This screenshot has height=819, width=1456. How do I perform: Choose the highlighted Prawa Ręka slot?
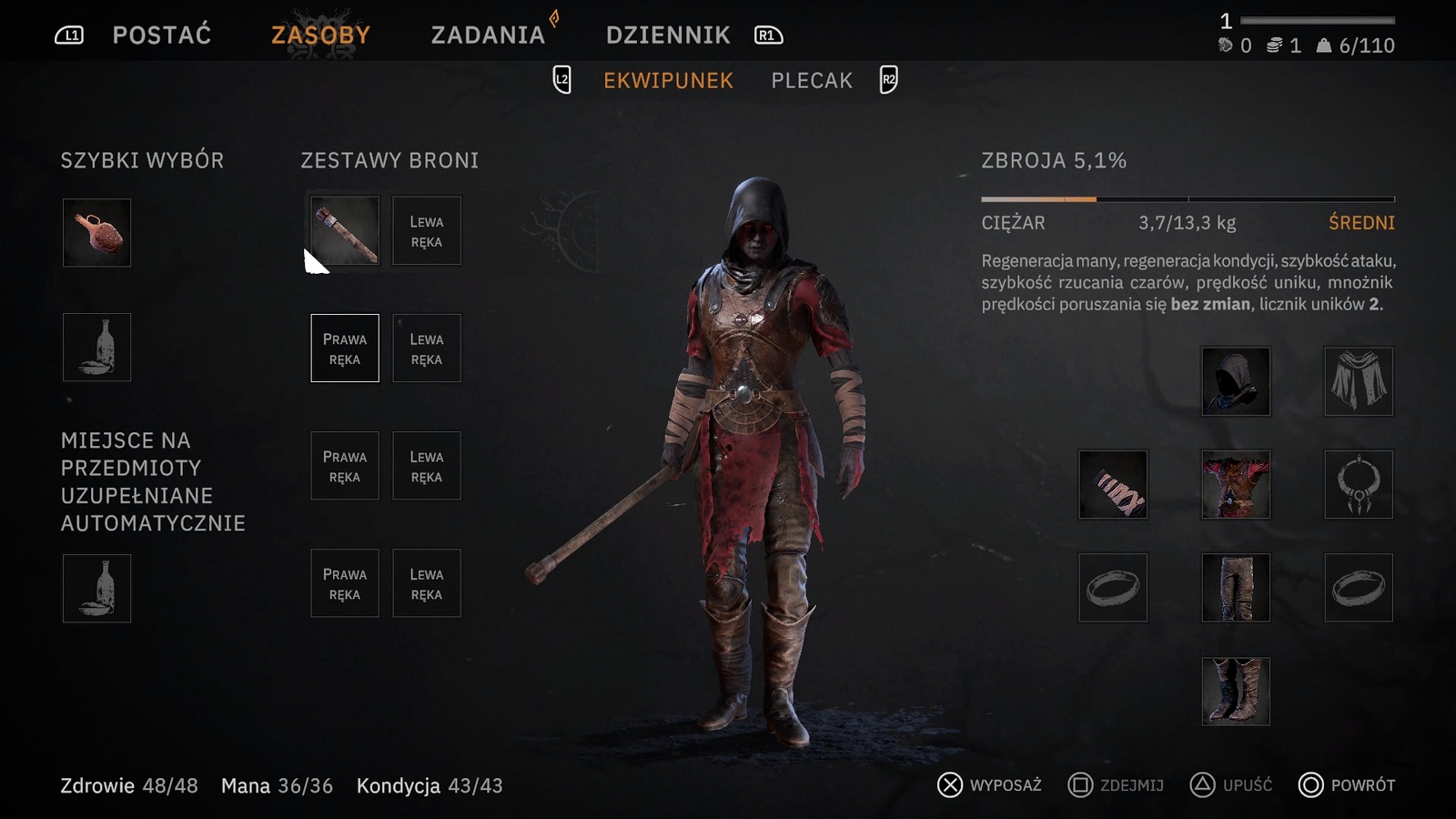[345, 349]
